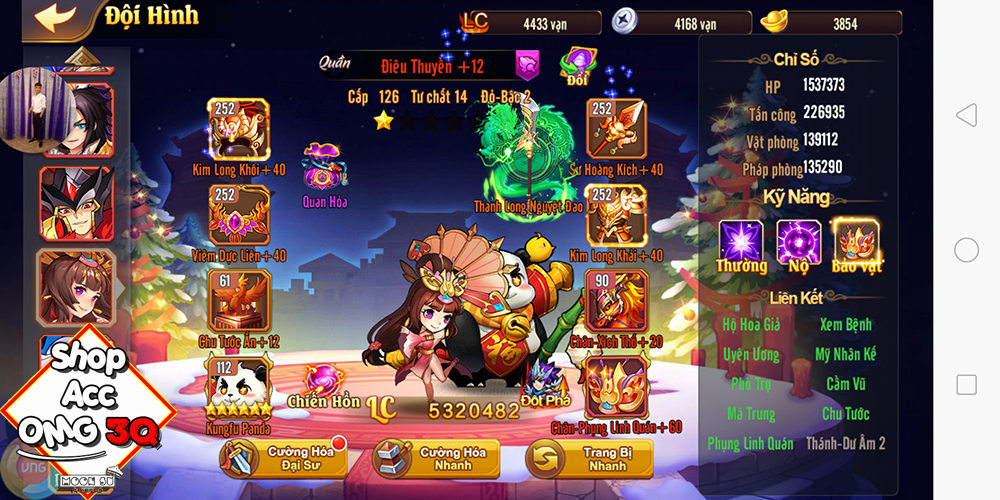Image resolution: width=1000 pixels, height=500 pixels.
Task: Activate the Đột Phá breakthrough icon
Action: (544, 382)
